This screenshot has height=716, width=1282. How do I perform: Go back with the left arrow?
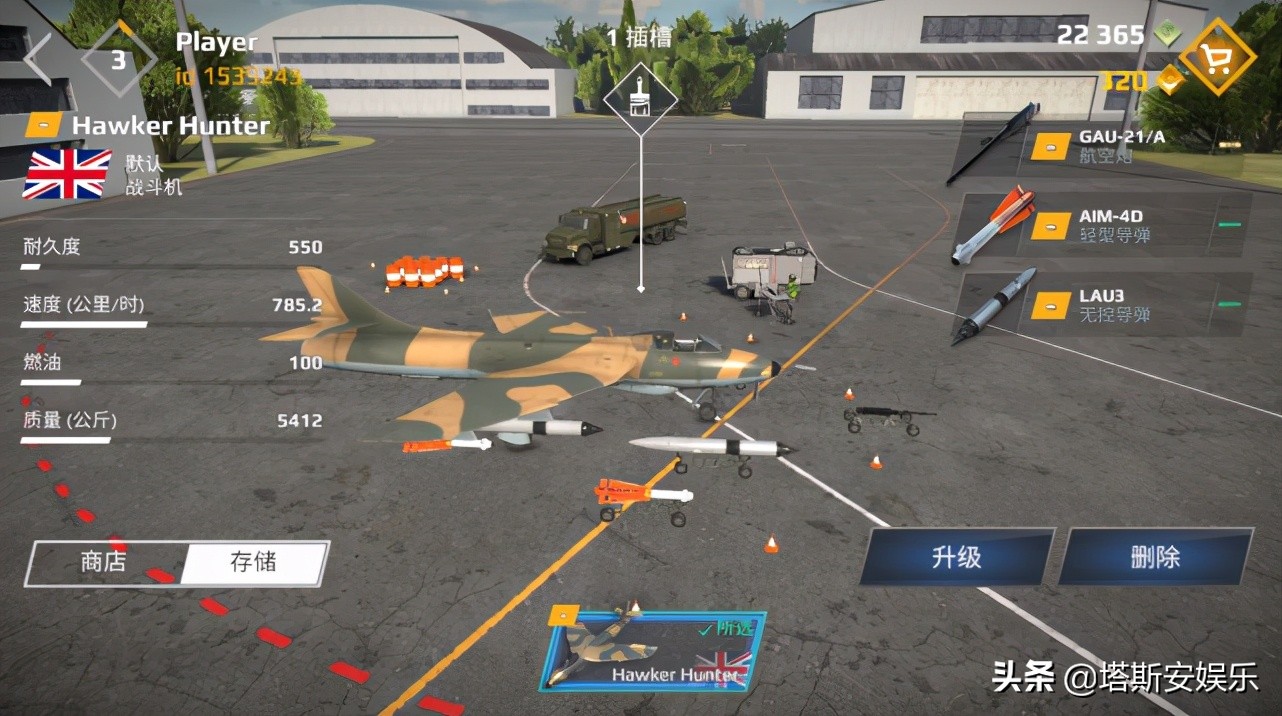point(38,60)
